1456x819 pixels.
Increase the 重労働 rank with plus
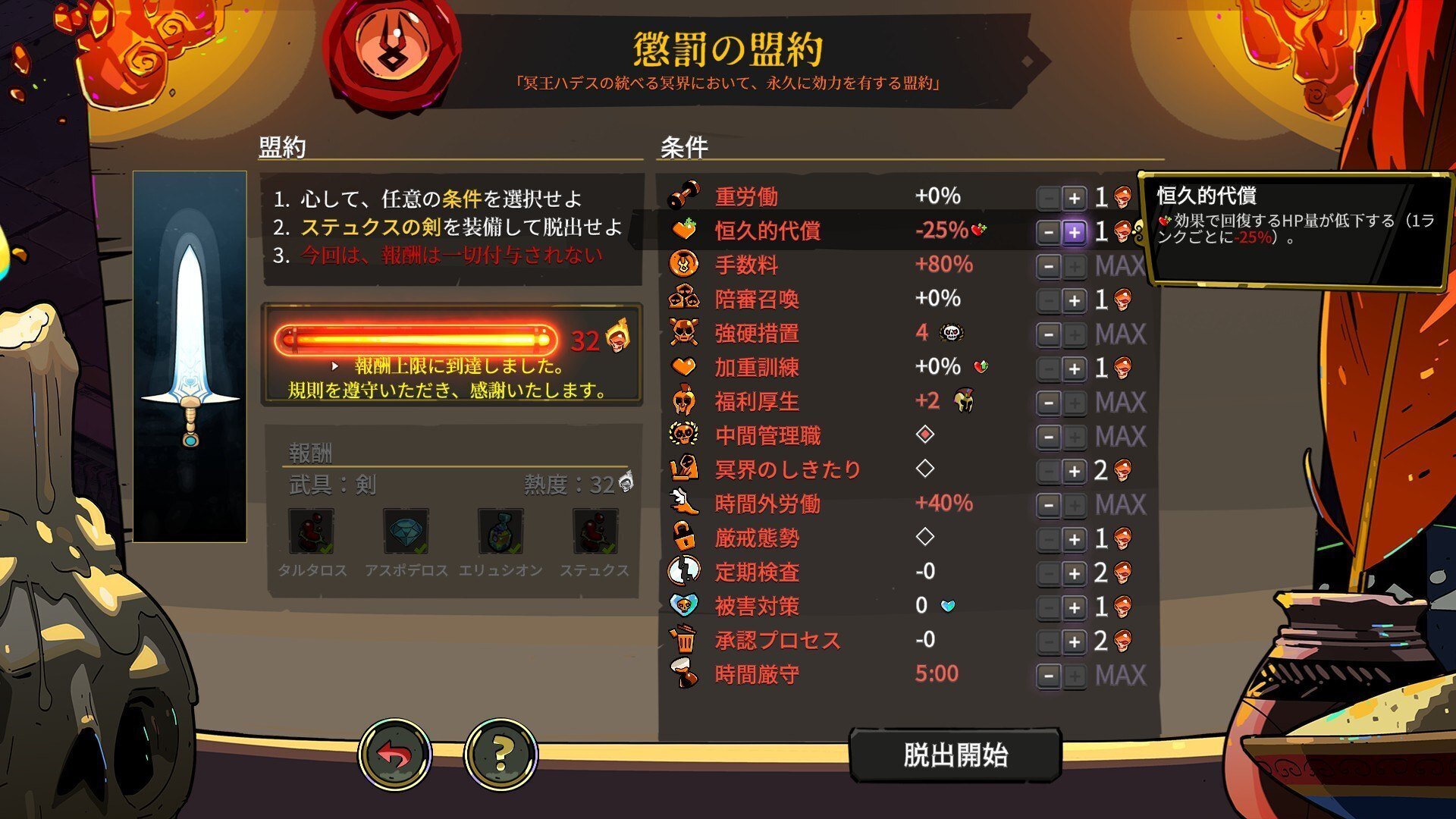(x=1074, y=196)
